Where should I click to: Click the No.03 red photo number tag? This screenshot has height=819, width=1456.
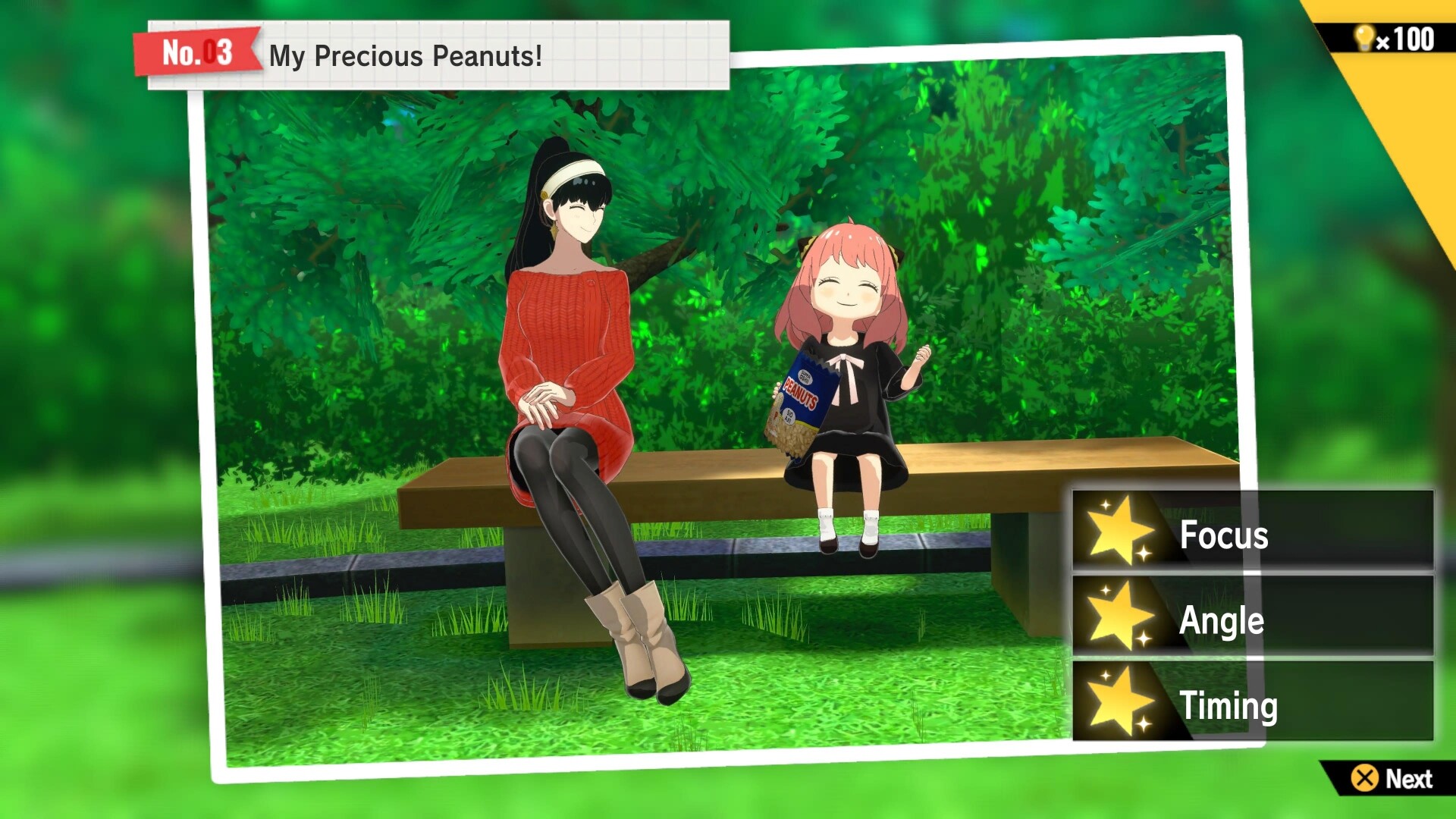coord(196,52)
